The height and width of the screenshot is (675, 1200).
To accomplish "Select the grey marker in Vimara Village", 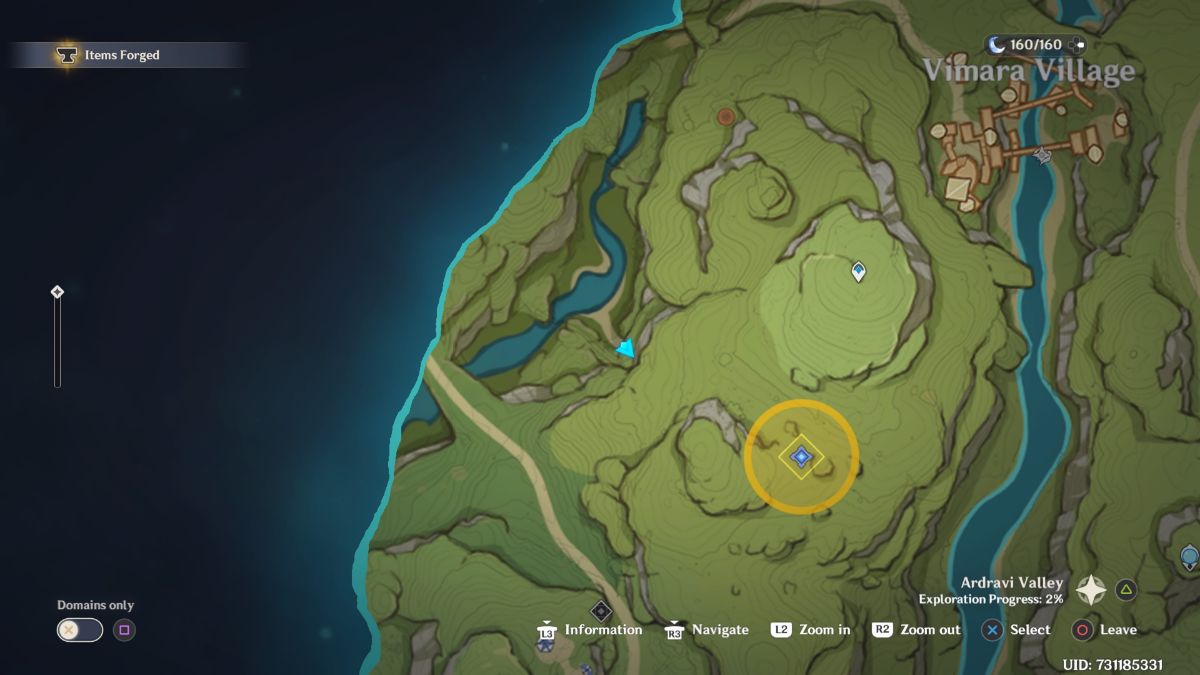I will (1042, 155).
